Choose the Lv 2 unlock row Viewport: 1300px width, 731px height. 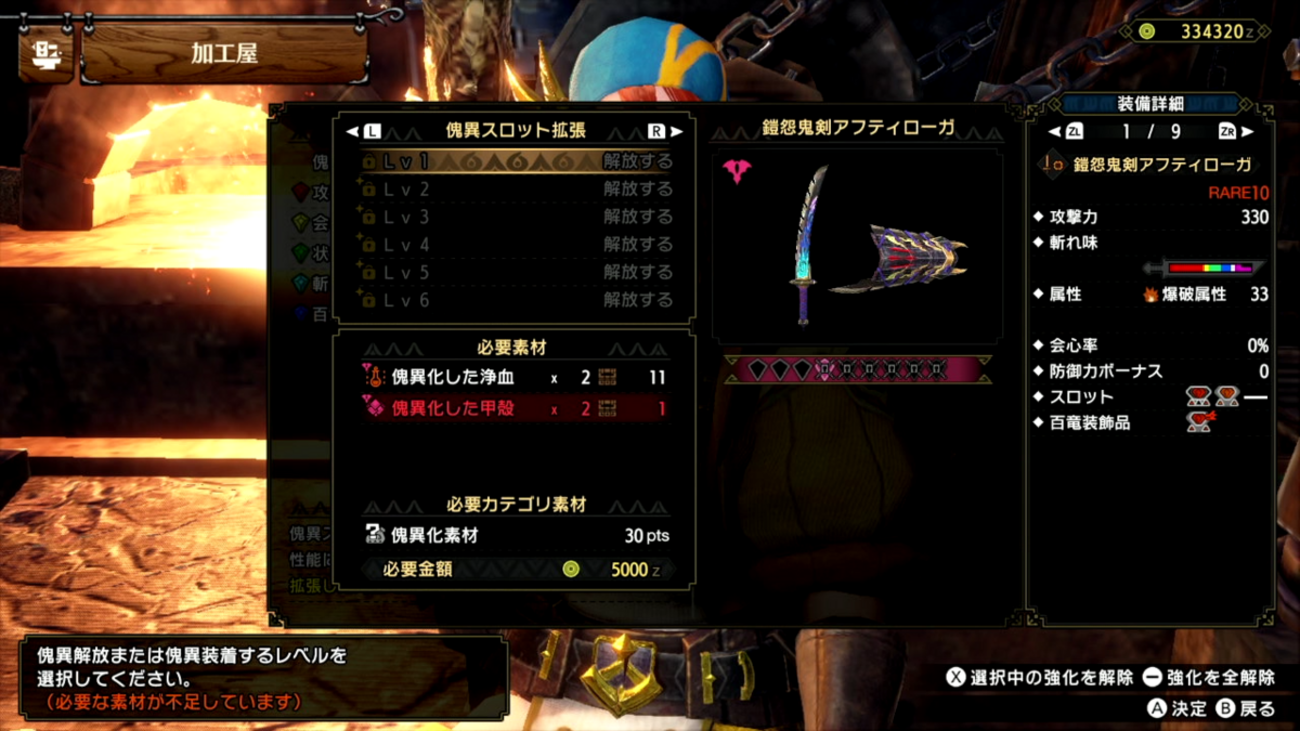(516, 189)
